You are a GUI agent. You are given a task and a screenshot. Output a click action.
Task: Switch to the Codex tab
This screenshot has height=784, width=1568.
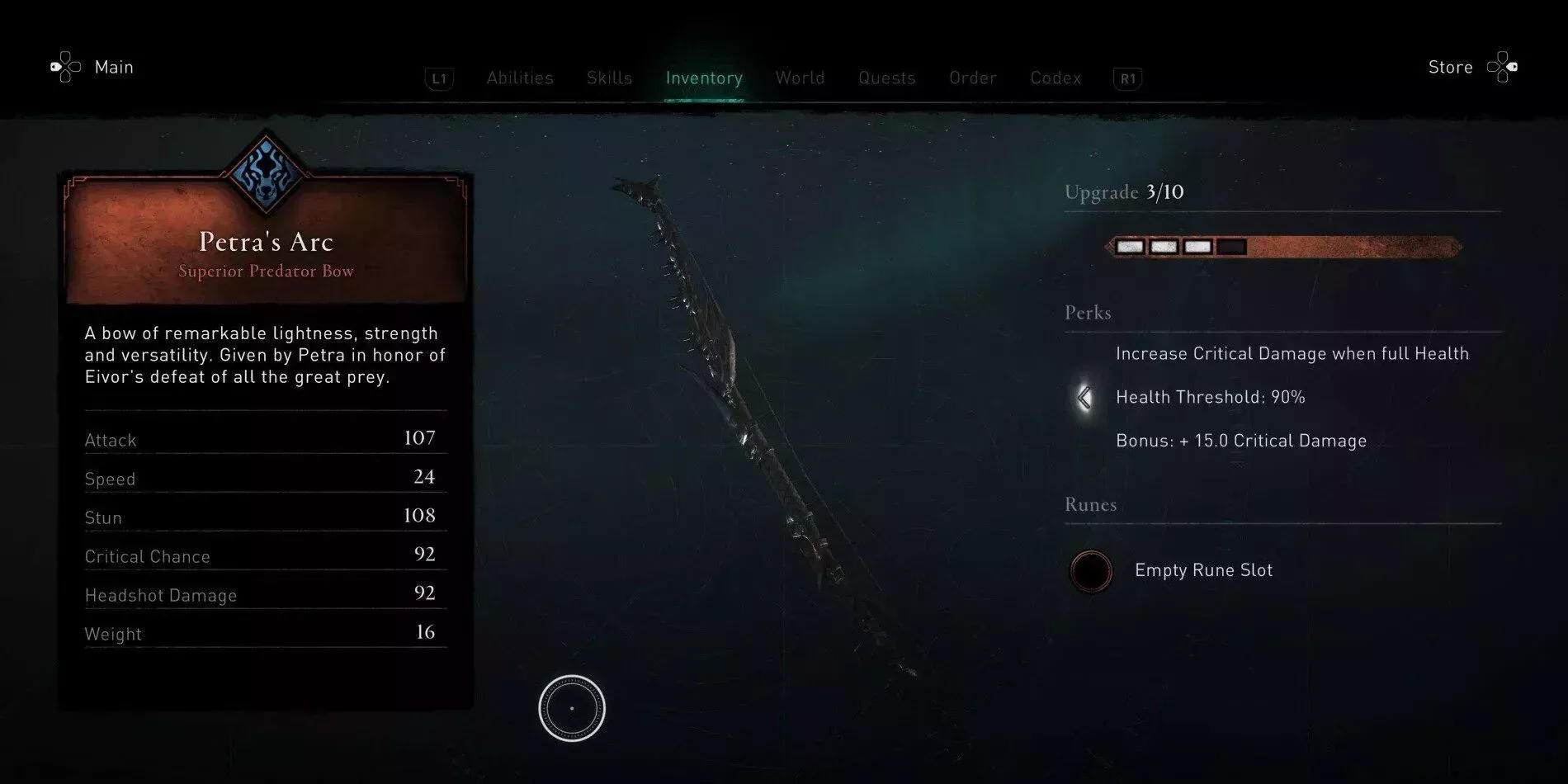click(1055, 78)
